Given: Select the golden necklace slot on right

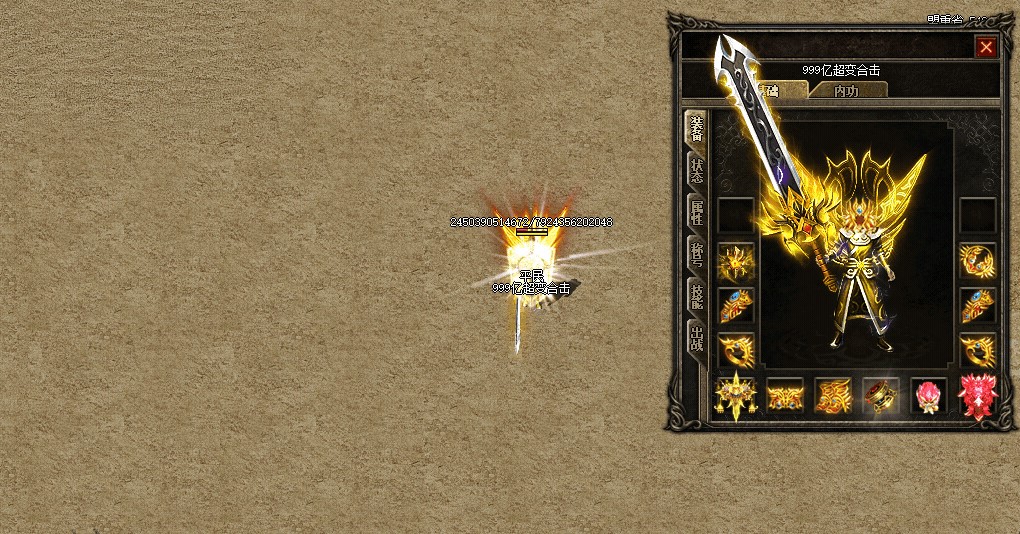Looking at the screenshot, I should click(977, 262).
